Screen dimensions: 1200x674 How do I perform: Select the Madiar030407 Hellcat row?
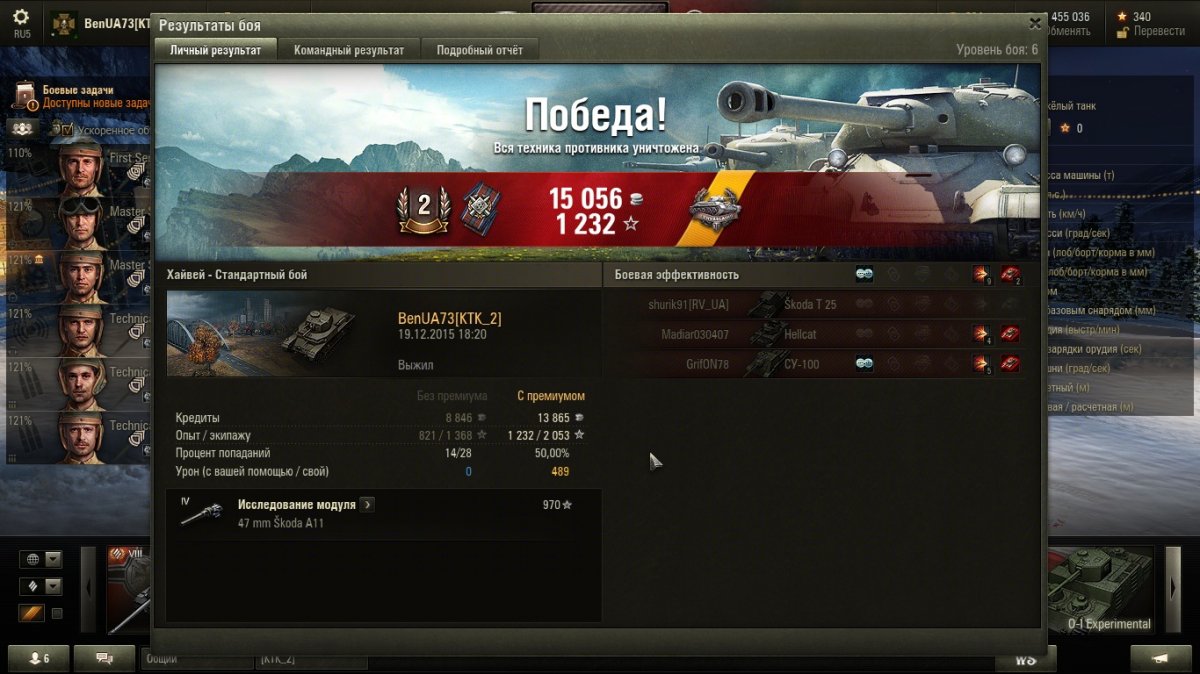pos(812,335)
